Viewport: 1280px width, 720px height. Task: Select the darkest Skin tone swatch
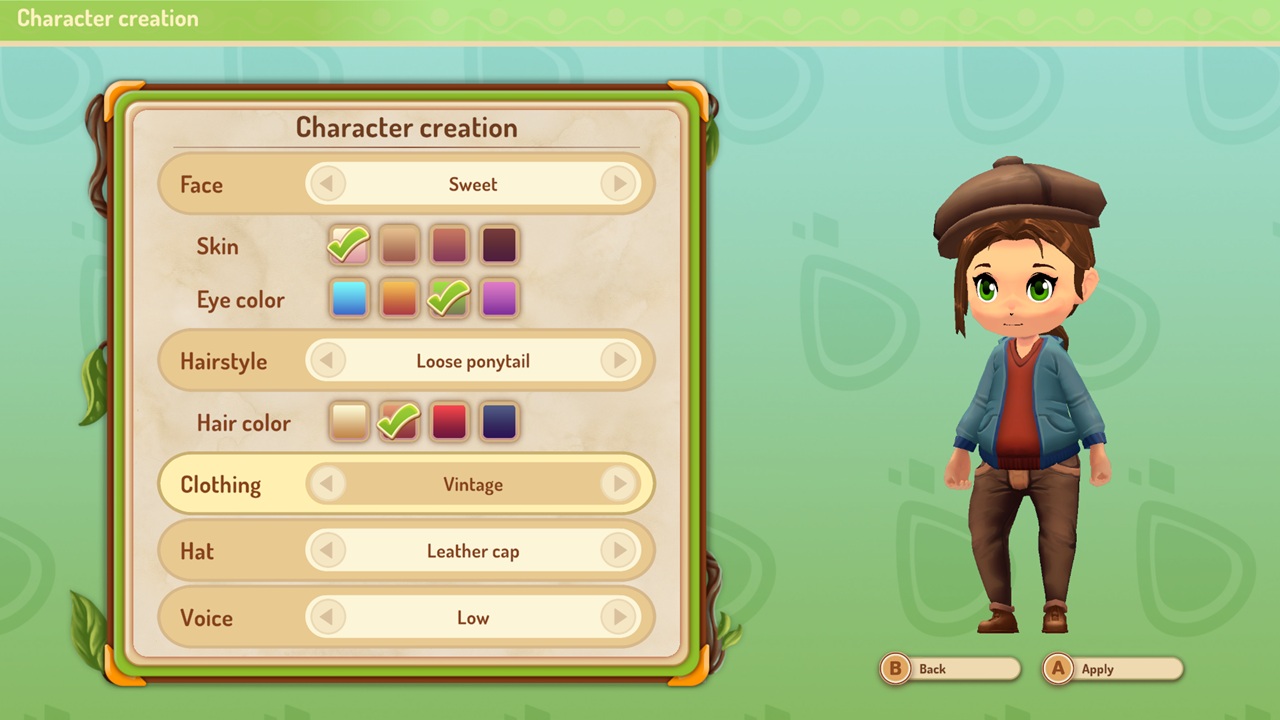[x=498, y=245]
